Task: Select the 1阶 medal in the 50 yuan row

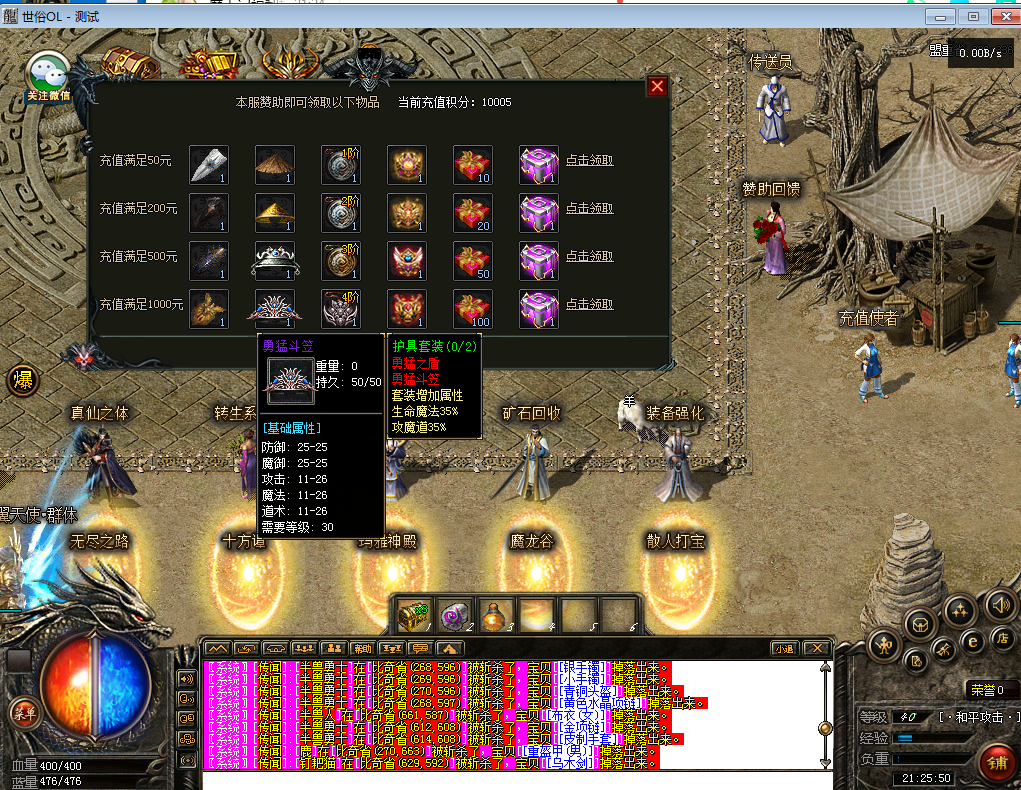Action: [341, 164]
